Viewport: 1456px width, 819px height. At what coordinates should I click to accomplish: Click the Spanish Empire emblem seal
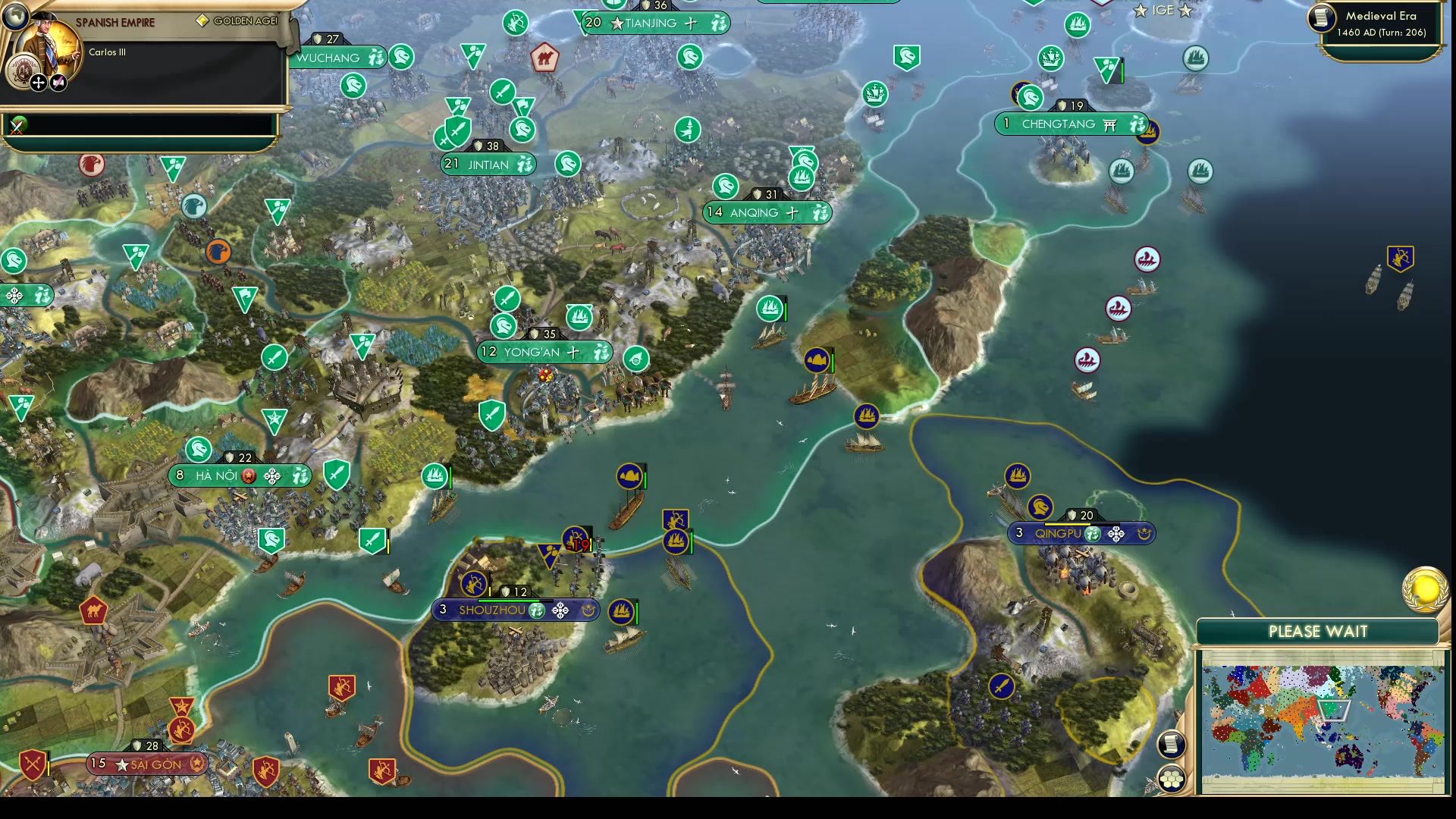point(23,70)
